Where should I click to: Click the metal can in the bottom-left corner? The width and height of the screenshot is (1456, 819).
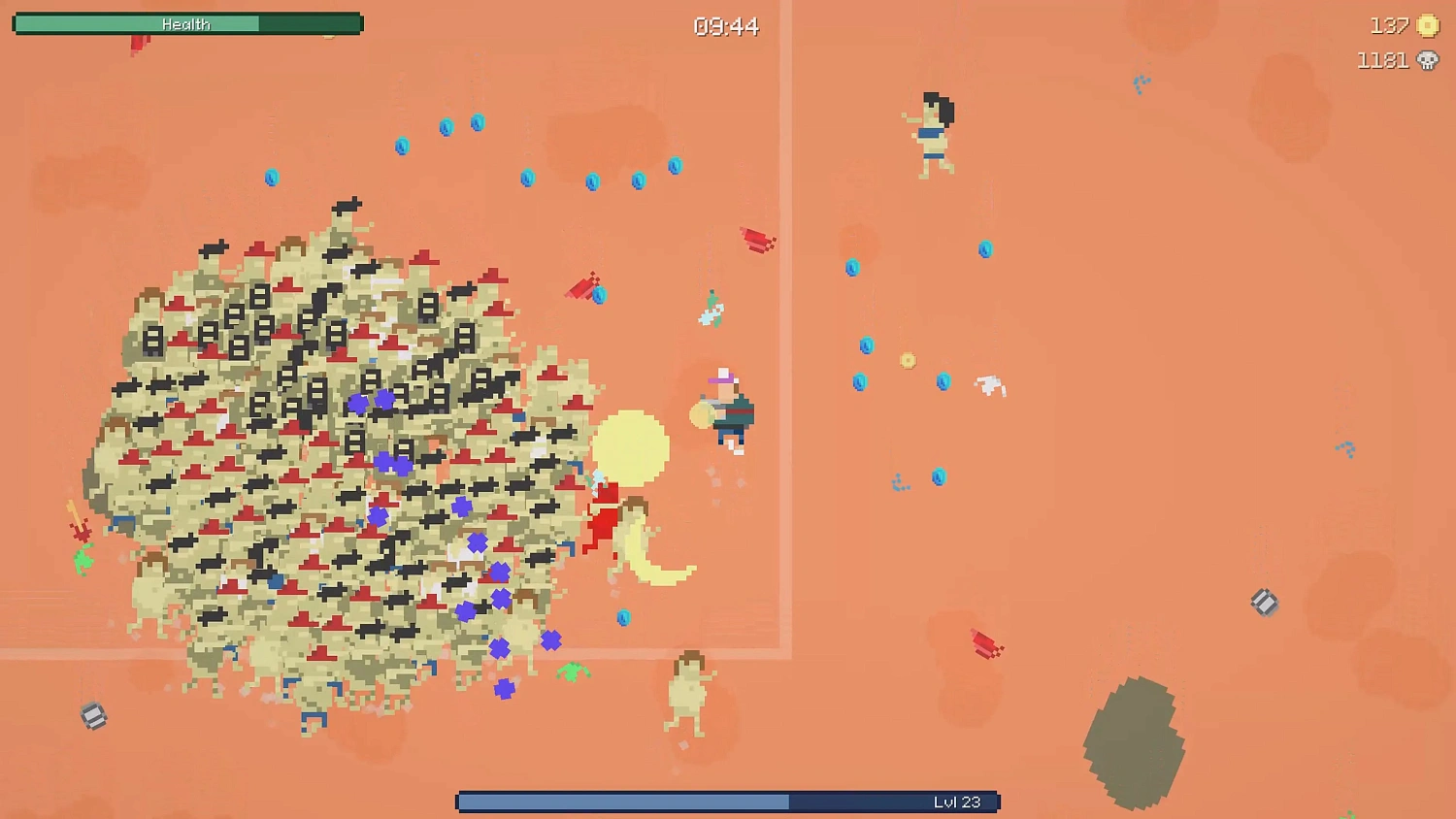[92, 716]
